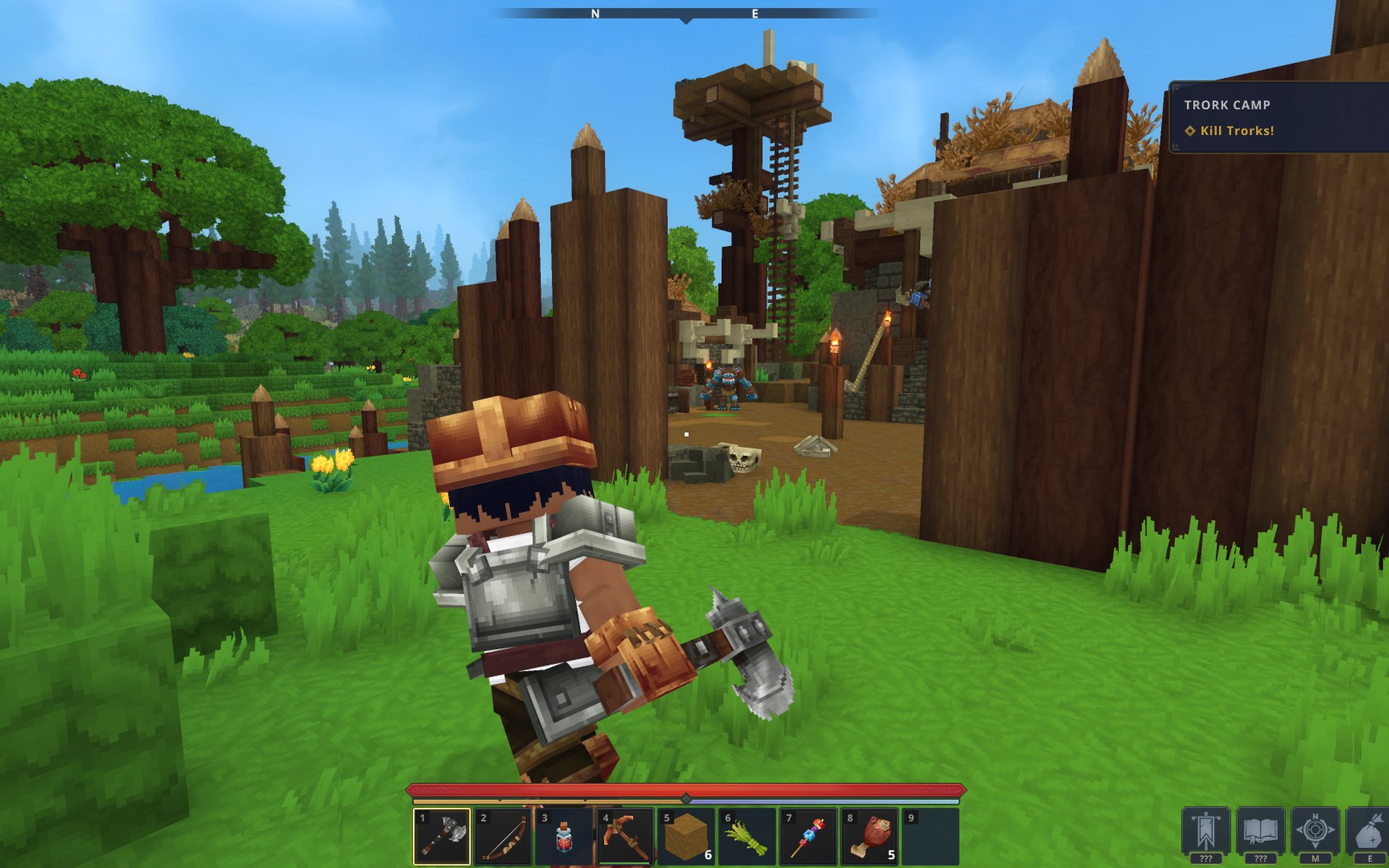Pick the green plant bundle slot
1389x868 pixels.
[x=747, y=836]
